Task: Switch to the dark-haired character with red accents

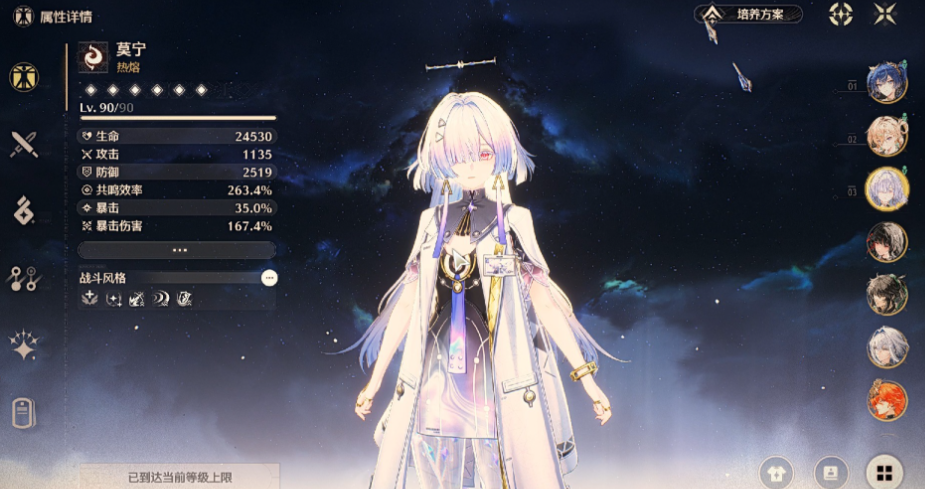Action: coord(886,242)
